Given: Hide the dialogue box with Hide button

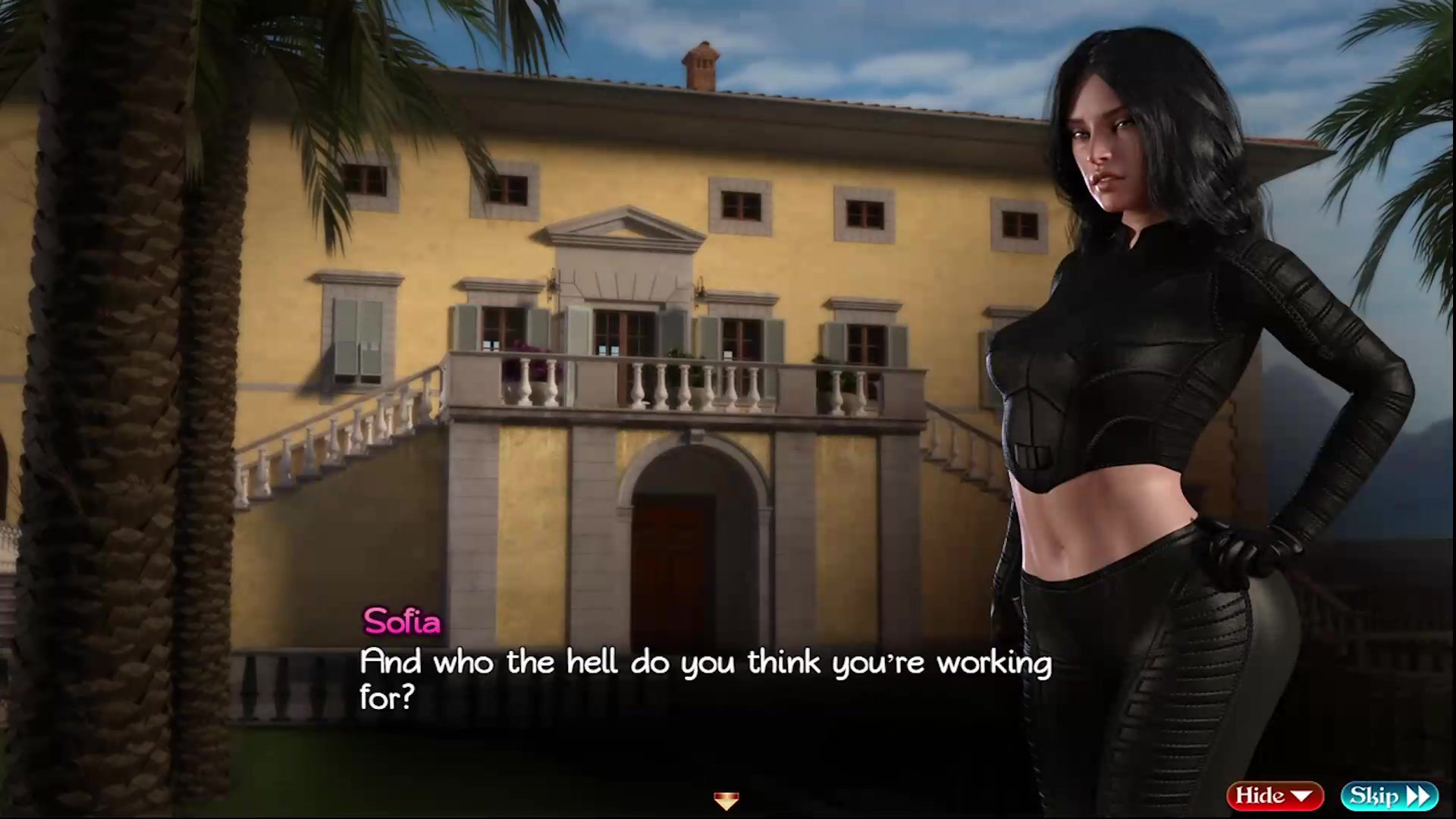Looking at the screenshot, I should click(x=1274, y=795).
